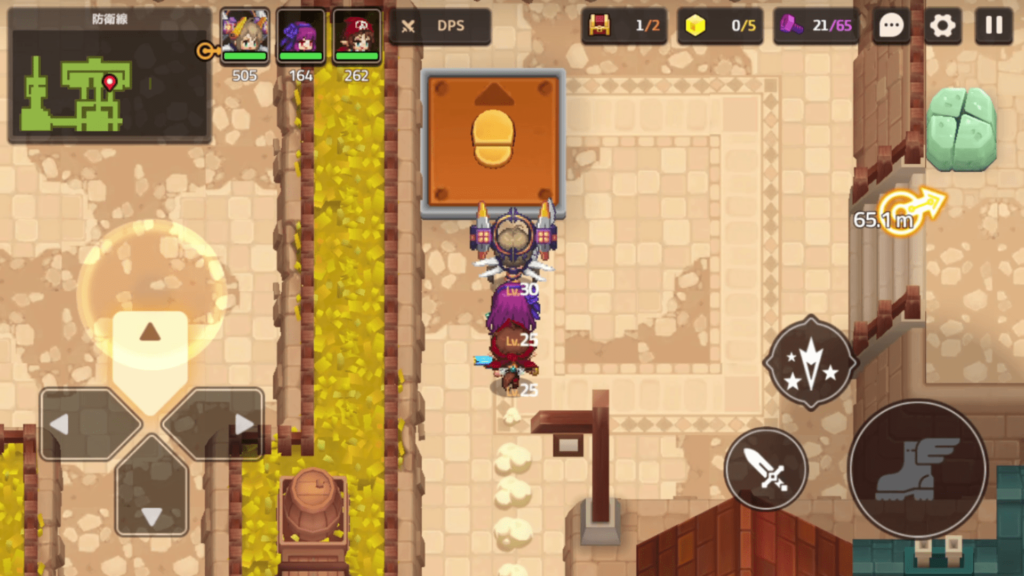Attack with the sword button
Image resolution: width=1024 pixels, height=576 pixels.
pos(766,468)
